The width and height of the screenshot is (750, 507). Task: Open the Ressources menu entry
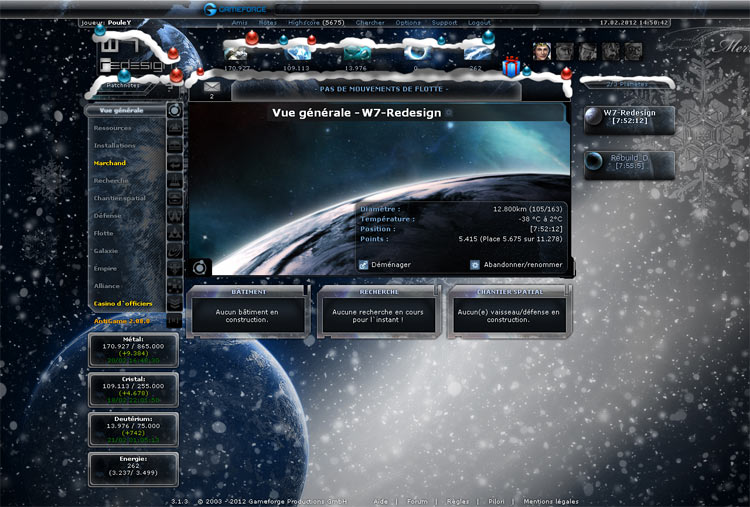pyautogui.click(x=113, y=128)
